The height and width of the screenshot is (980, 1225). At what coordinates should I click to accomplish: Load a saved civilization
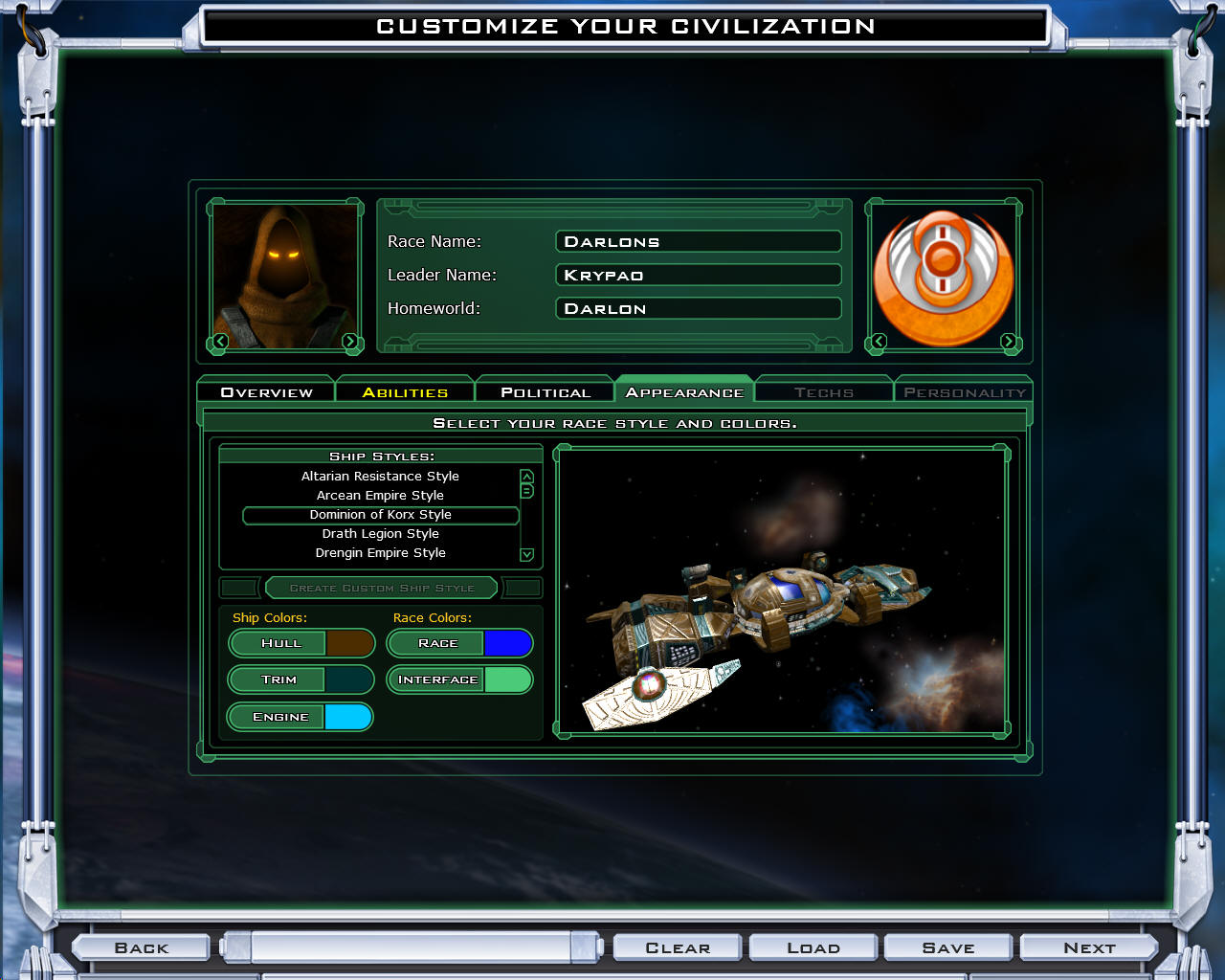[x=813, y=947]
